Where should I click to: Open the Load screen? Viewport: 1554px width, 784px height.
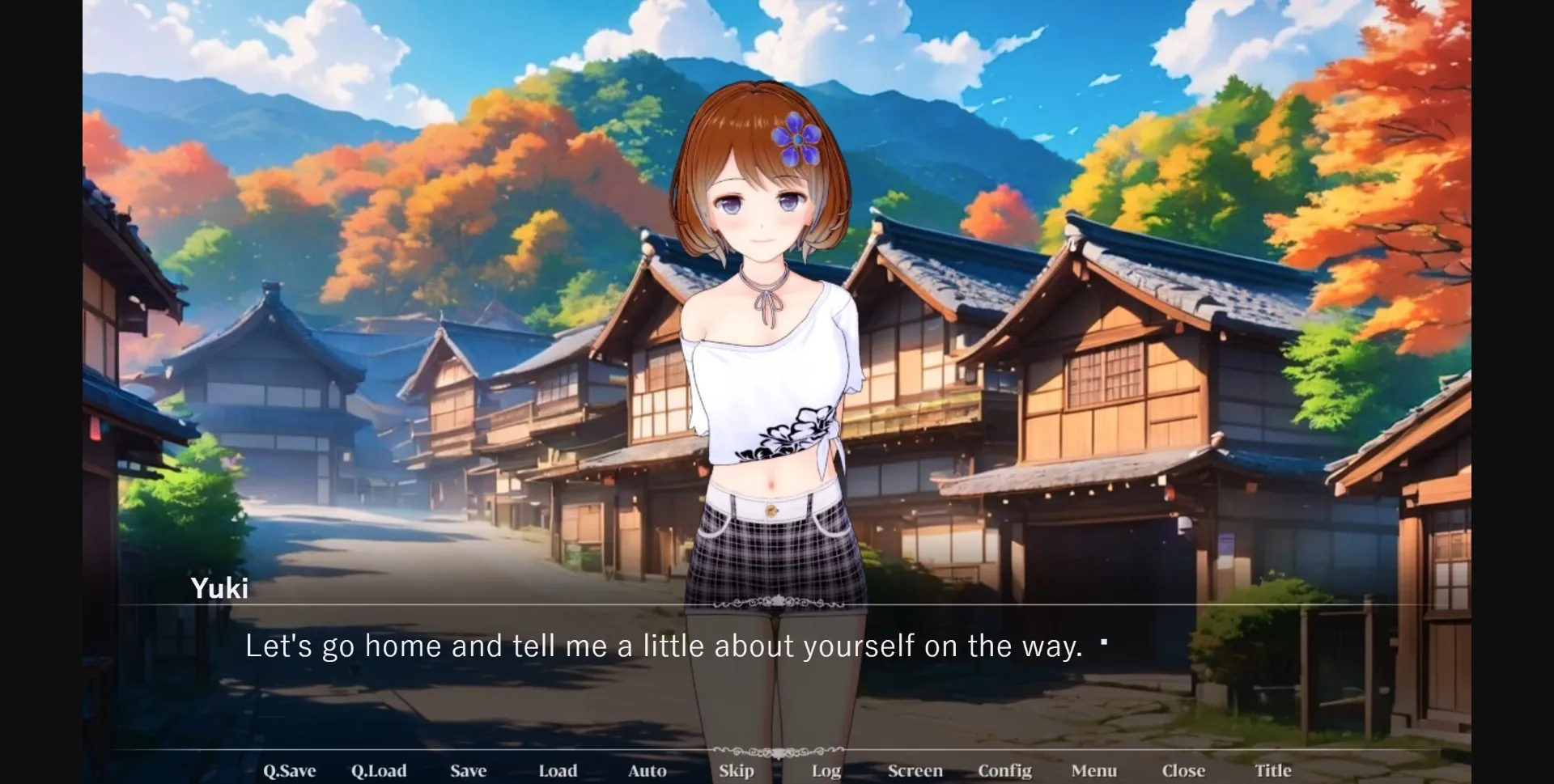coord(558,771)
